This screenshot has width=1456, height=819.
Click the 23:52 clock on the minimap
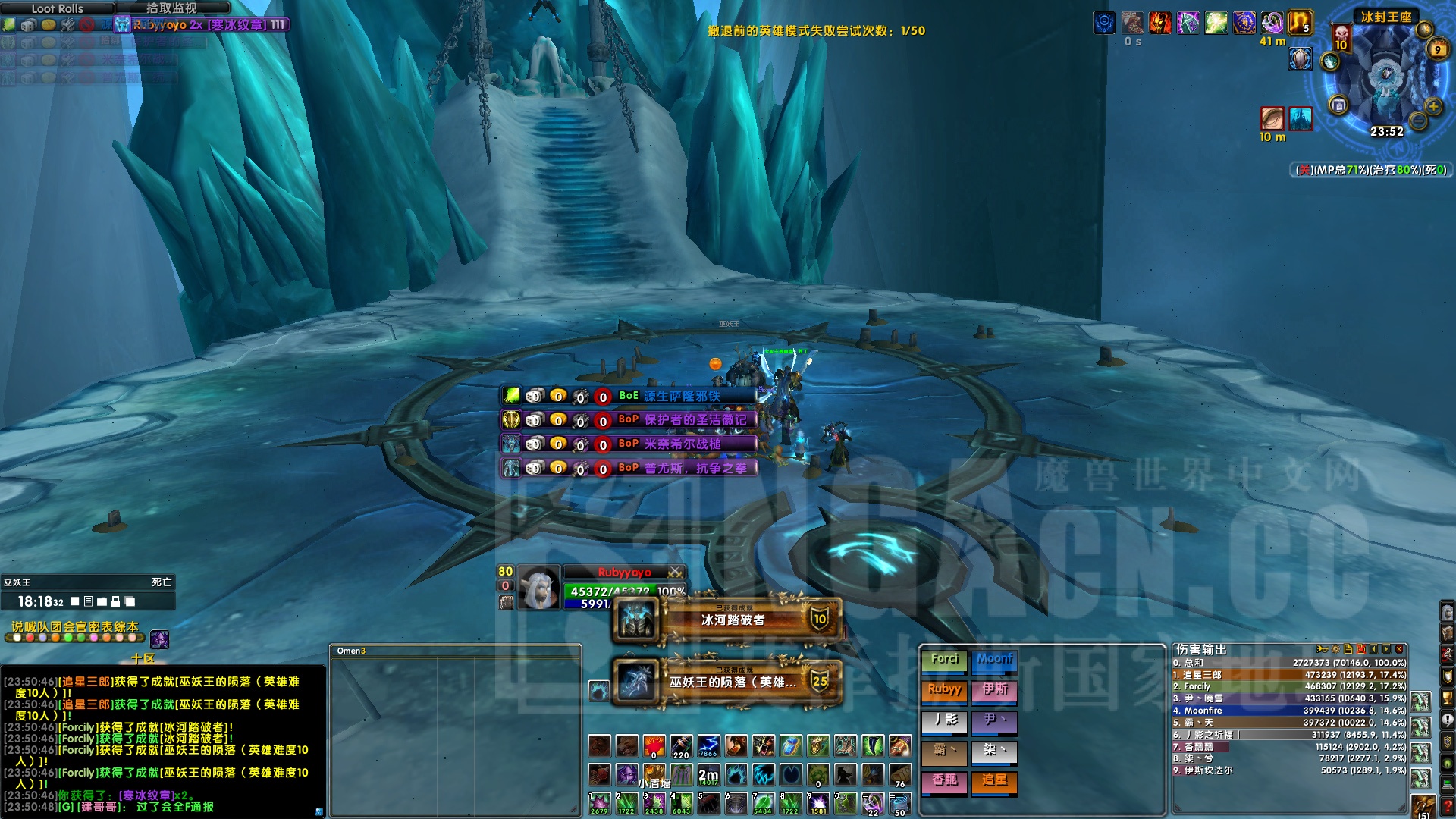[1386, 132]
